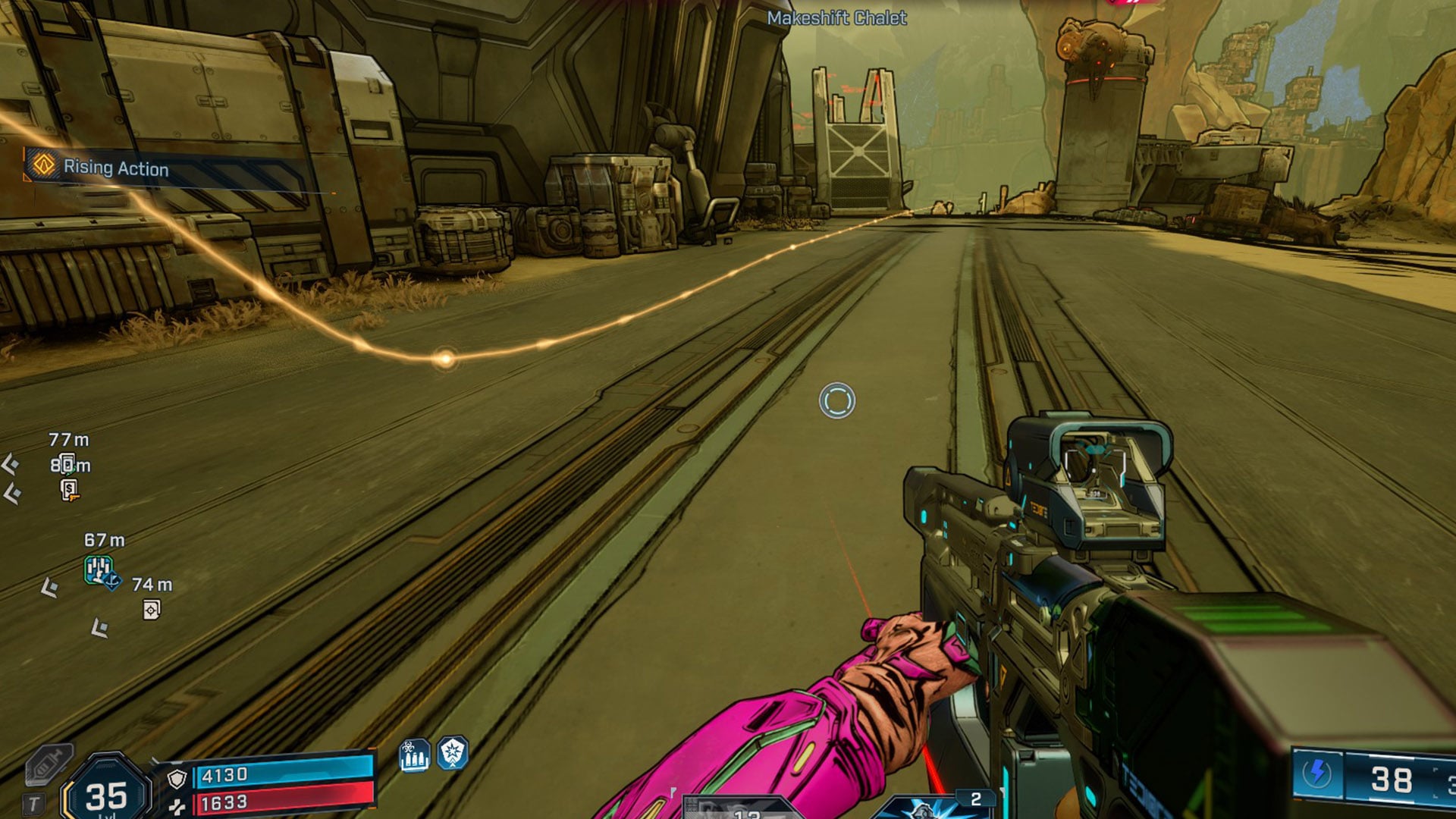Click the shock element lightning icon
This screenshot has width=1456, height=819.
point(1317,774)
